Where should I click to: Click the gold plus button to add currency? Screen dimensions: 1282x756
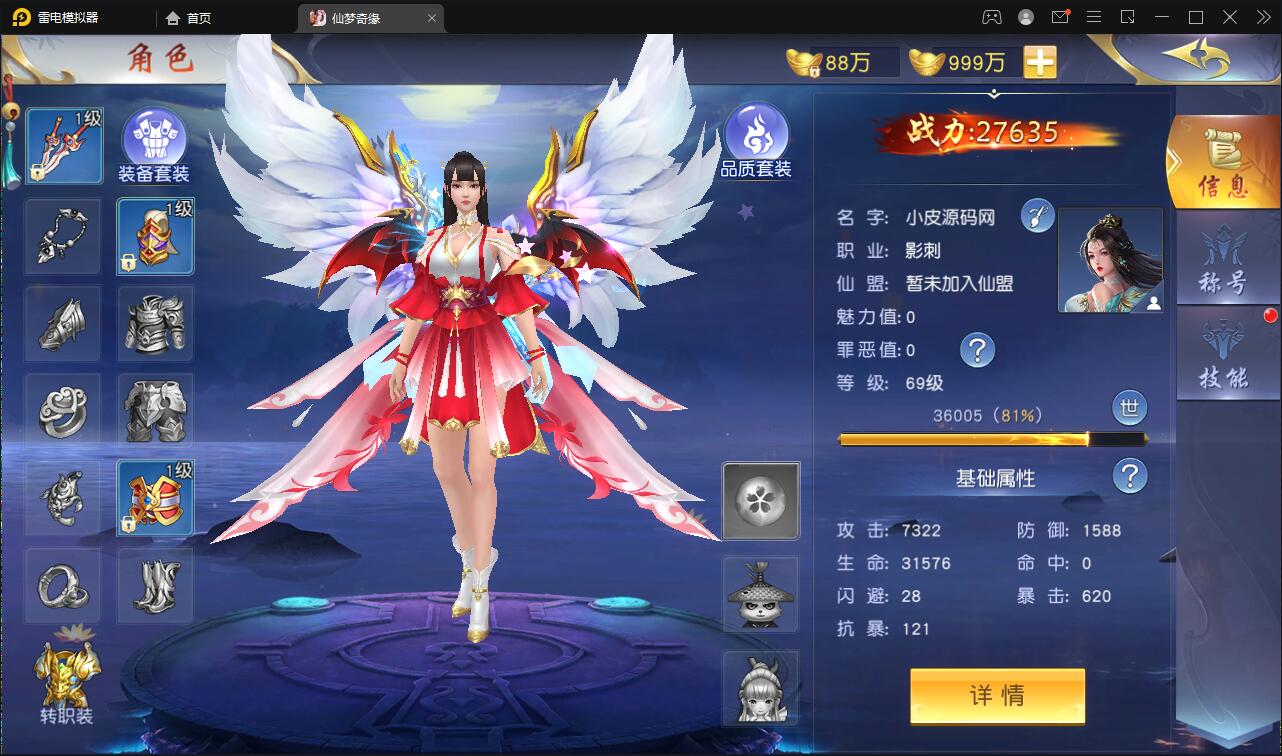(1040, 62)
